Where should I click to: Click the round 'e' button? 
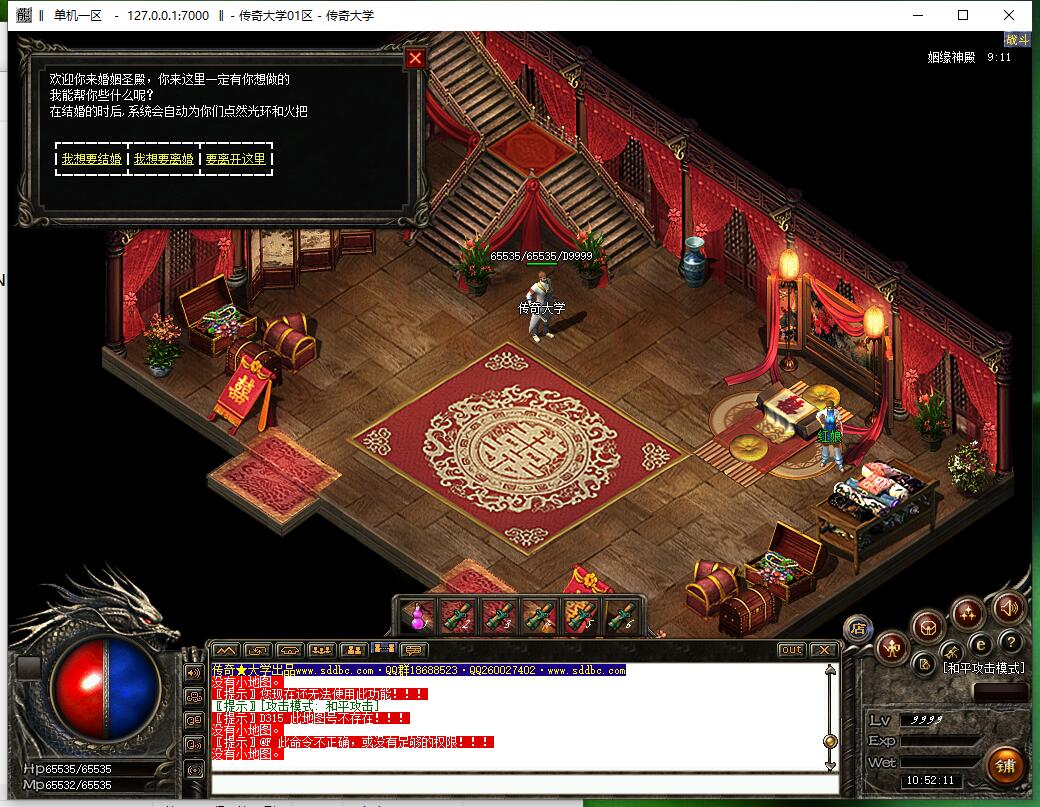tap(981, 644)
